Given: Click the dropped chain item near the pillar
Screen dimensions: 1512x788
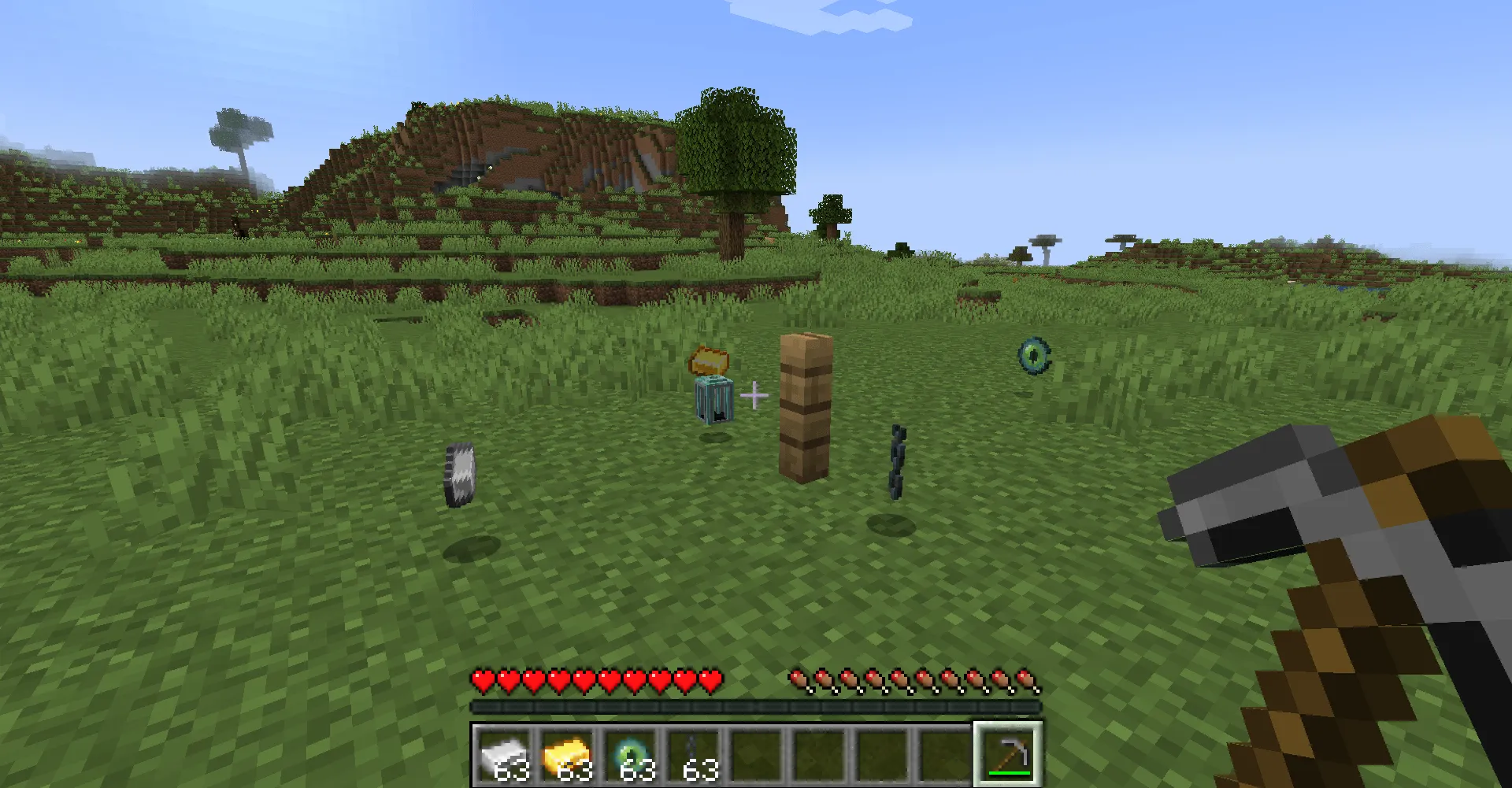Looking at the screenshot, I should click(898, 461).
